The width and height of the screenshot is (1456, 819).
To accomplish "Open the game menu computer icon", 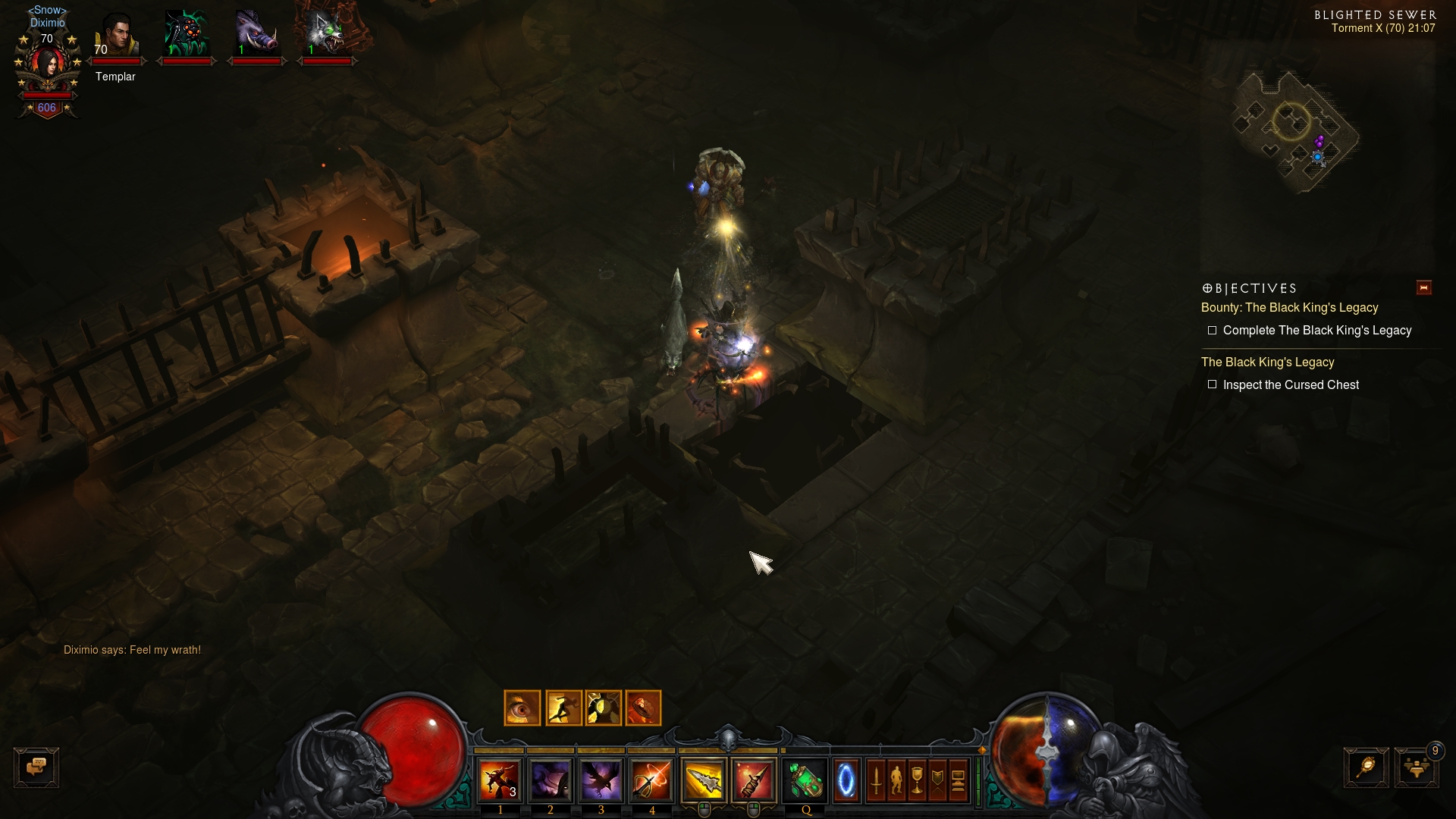I will tap(958, 780).
